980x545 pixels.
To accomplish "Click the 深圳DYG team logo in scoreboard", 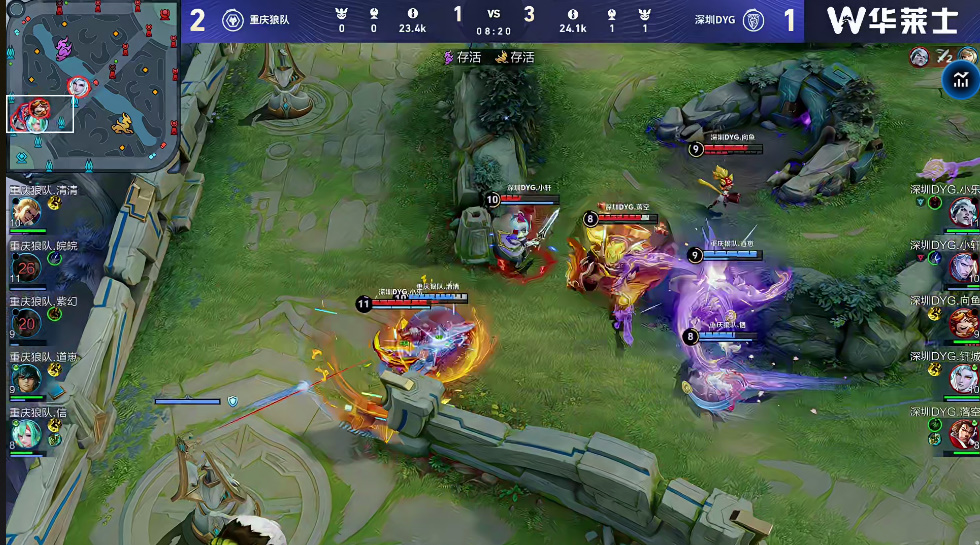I will (x=753, y=20).
